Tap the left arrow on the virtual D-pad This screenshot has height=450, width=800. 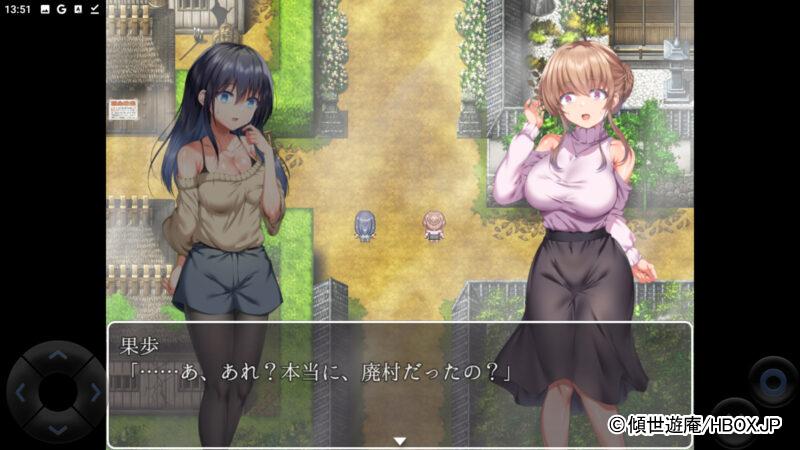pos(21,392)
